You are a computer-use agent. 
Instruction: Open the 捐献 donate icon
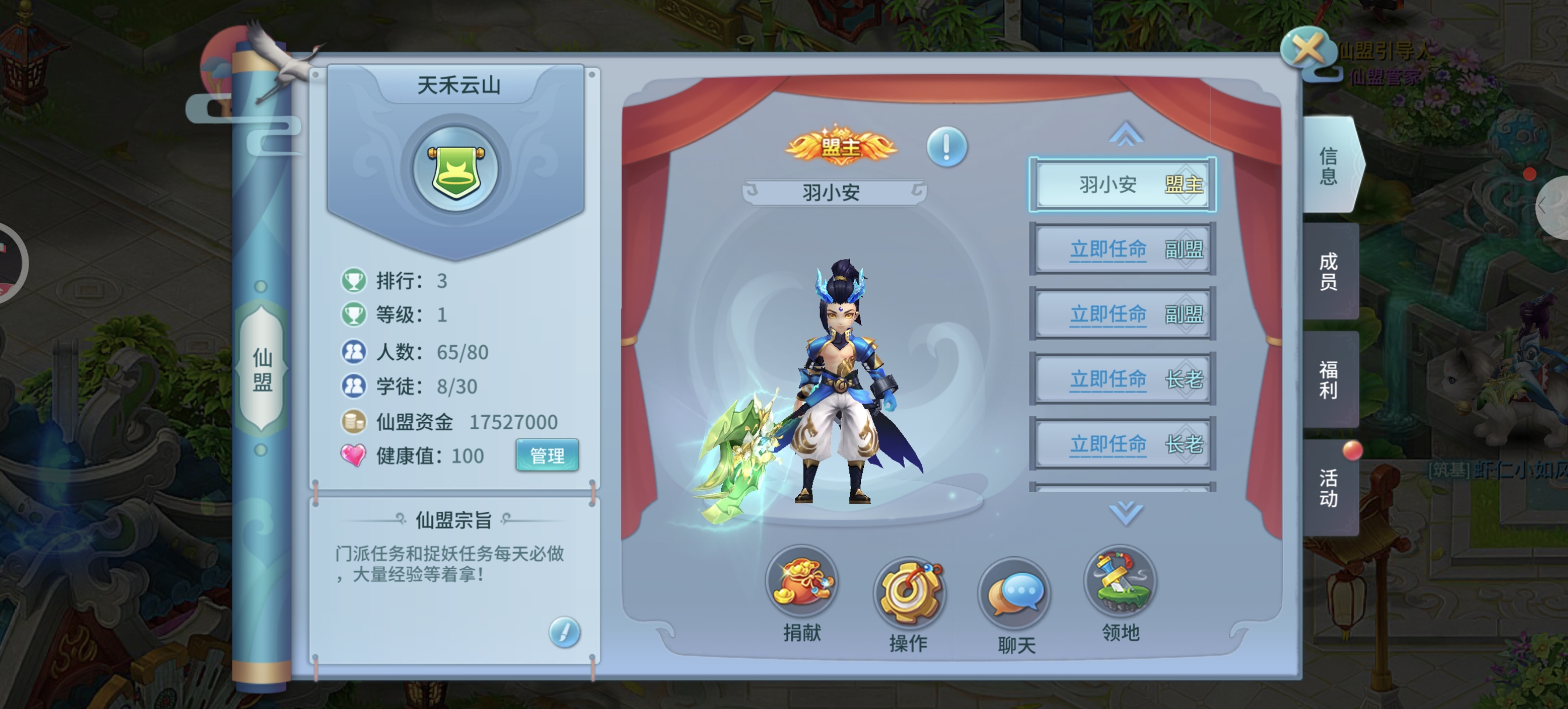tap(801, 583)
